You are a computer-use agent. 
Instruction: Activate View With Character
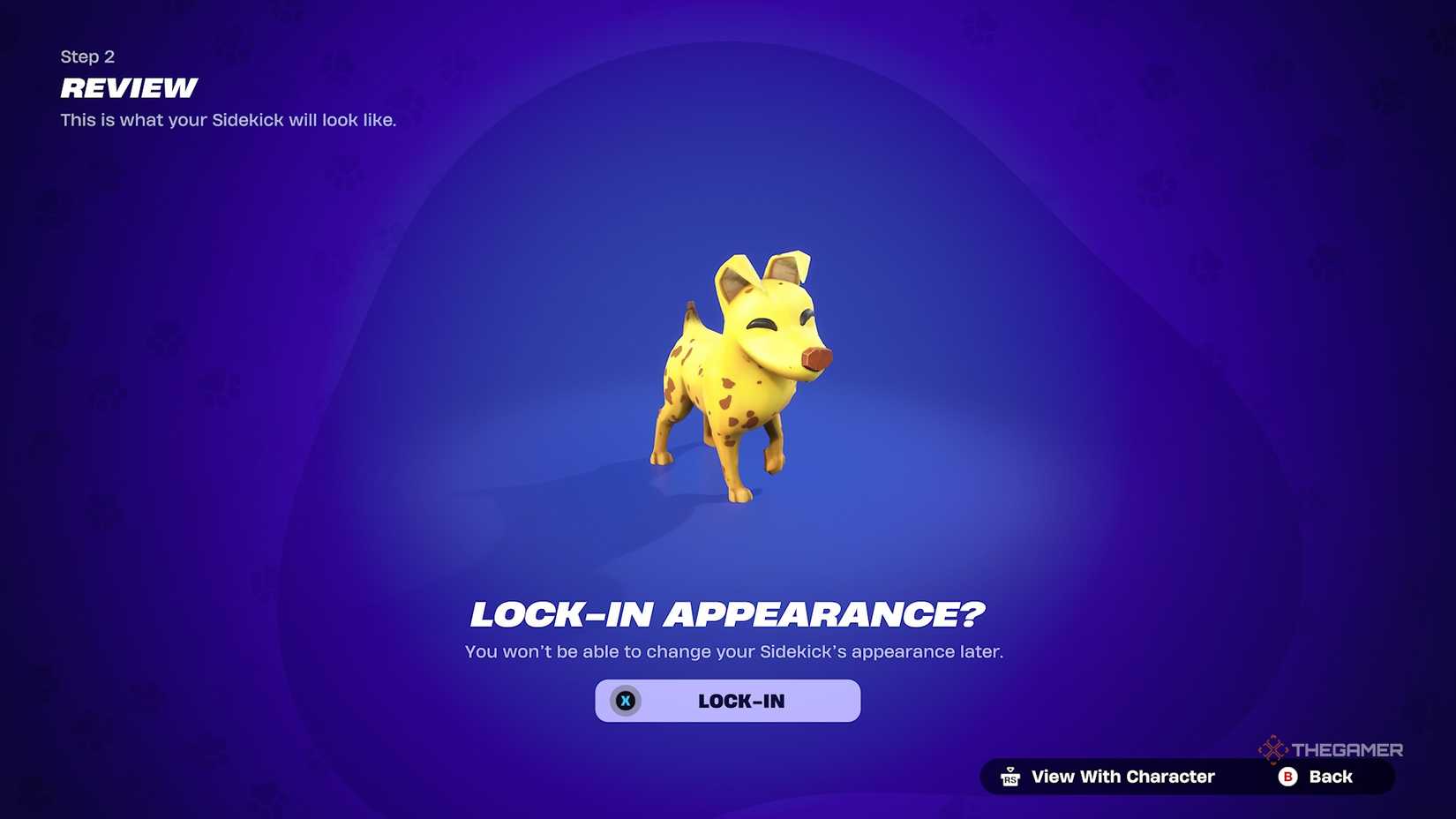[1122, 777]
